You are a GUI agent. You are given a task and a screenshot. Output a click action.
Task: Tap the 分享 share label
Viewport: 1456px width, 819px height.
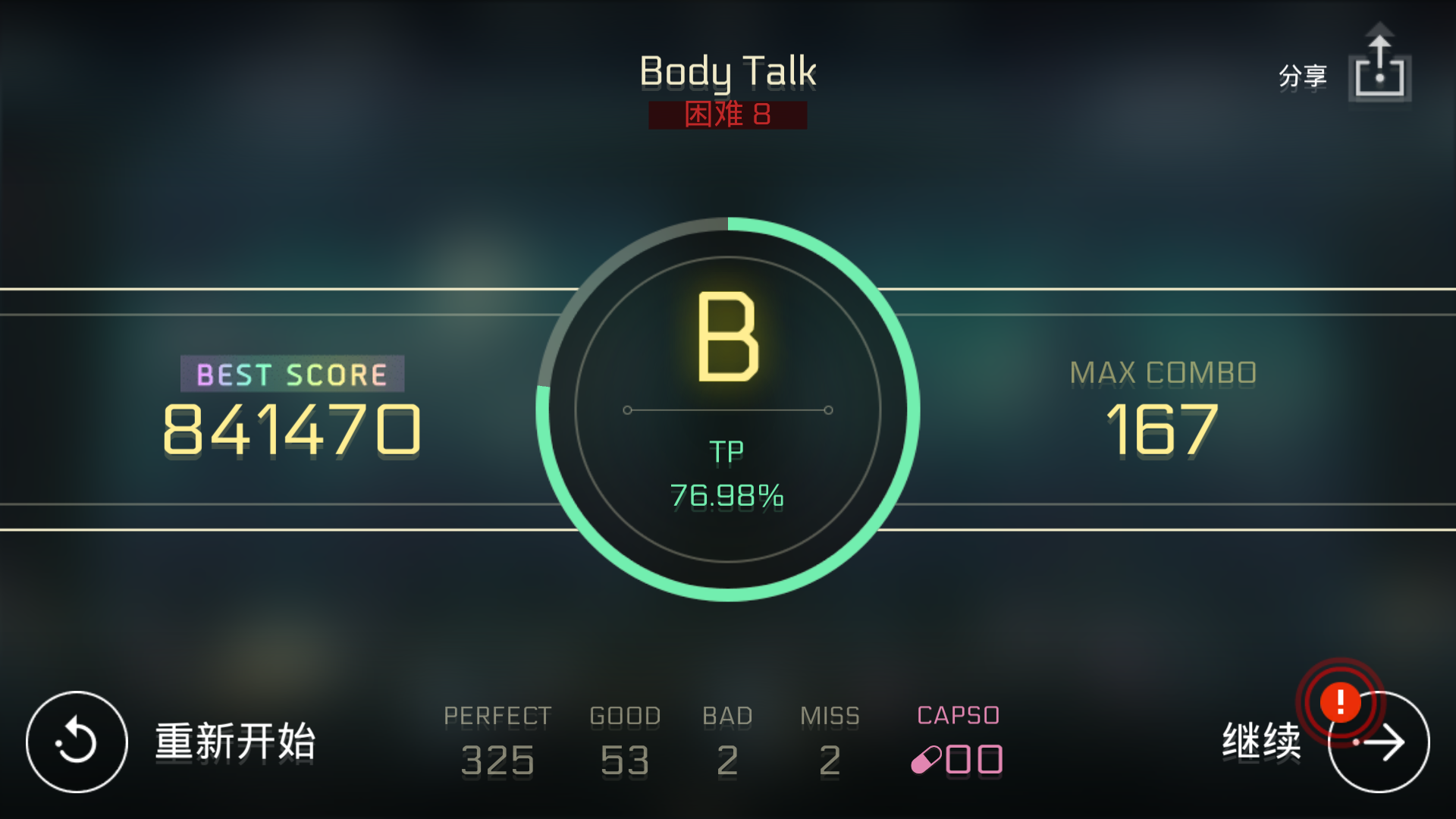(x=1301, y=76)
